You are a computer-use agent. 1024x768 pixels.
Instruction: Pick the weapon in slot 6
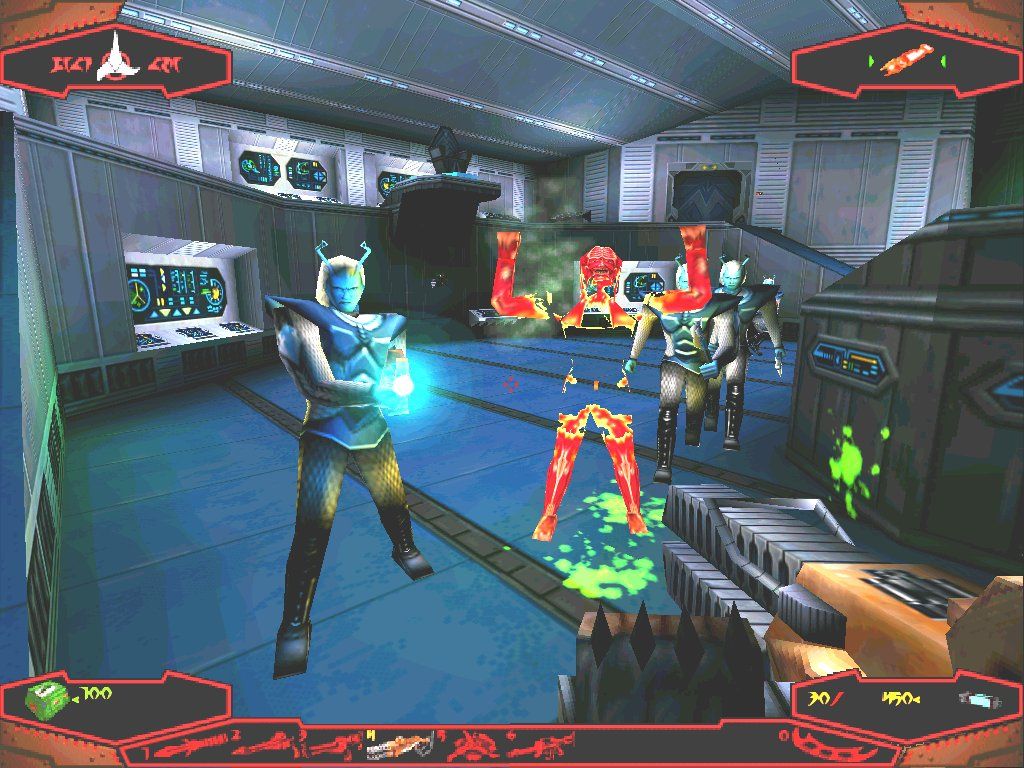coord(540,746)
